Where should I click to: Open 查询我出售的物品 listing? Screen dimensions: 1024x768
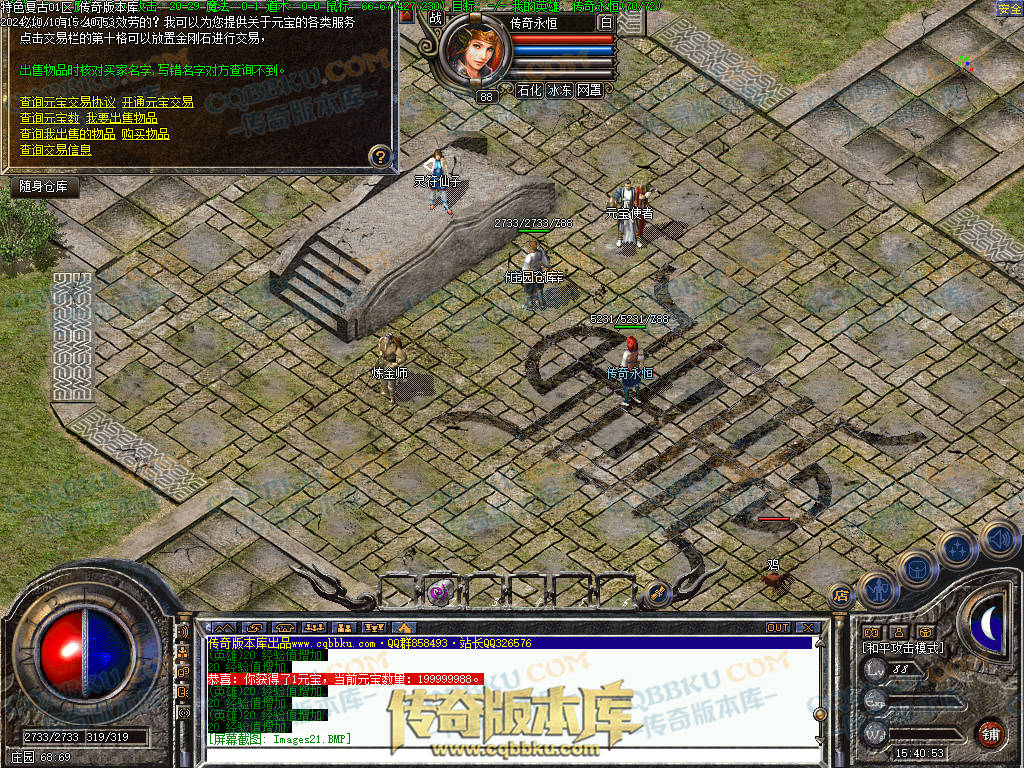68,134
